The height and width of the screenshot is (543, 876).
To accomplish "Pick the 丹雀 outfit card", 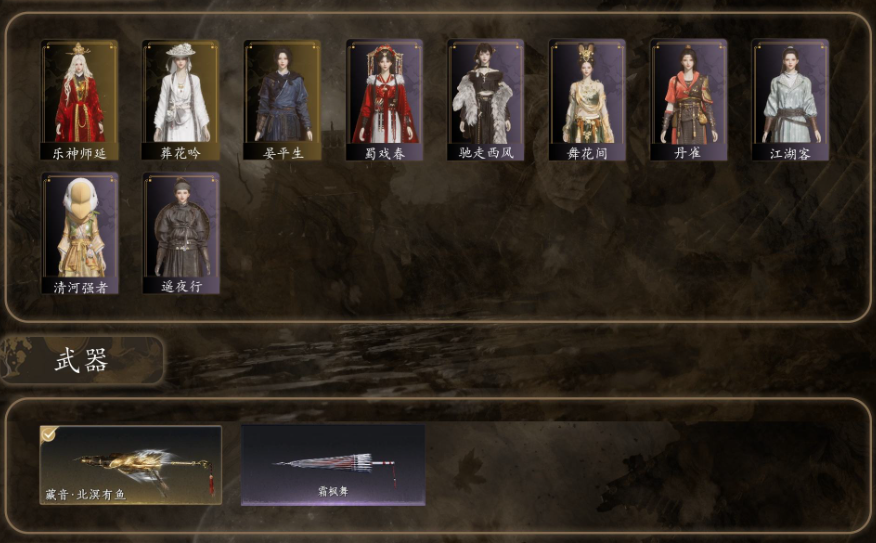I will [689, 100].
